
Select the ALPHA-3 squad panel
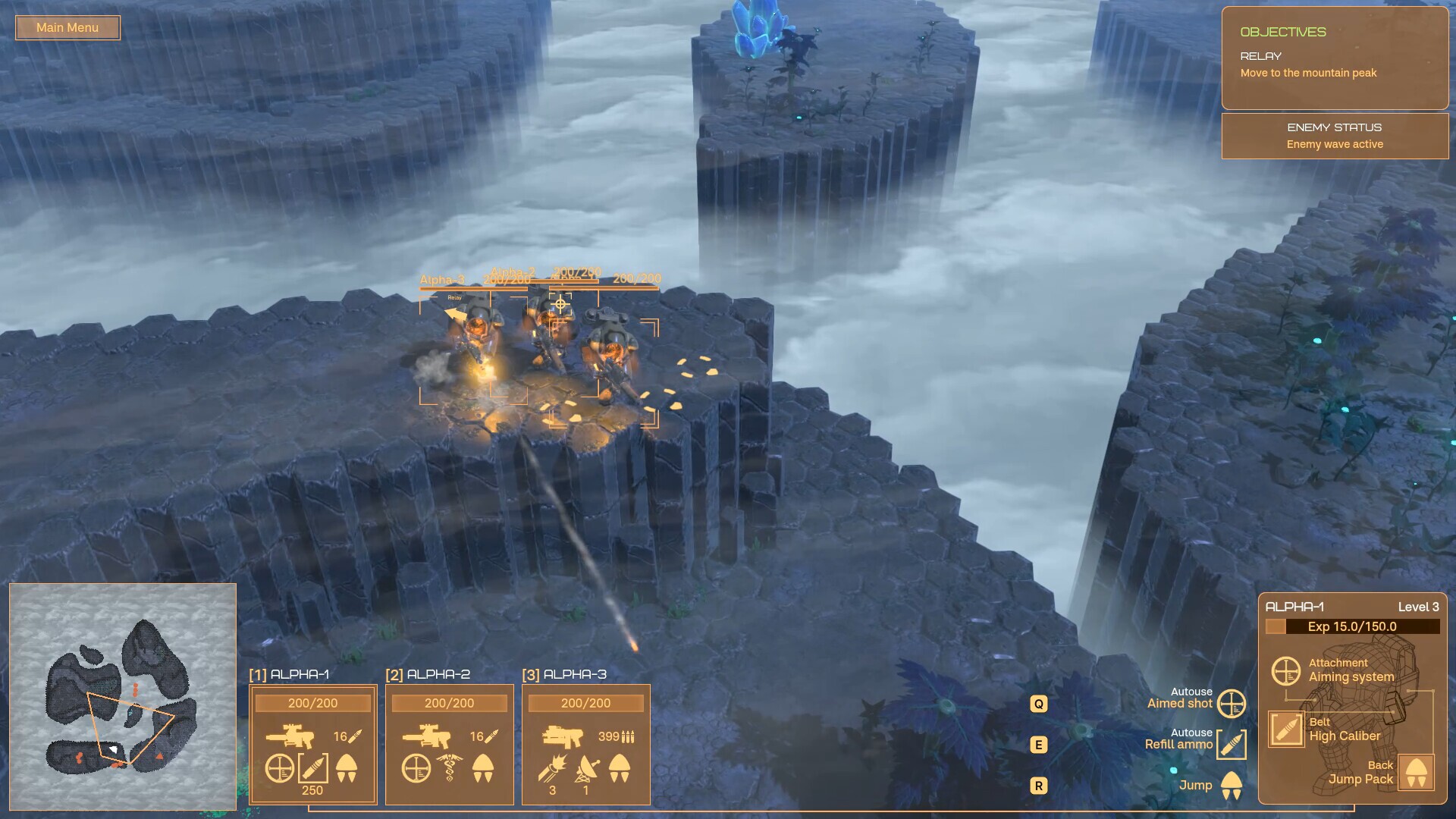point(586,743)
